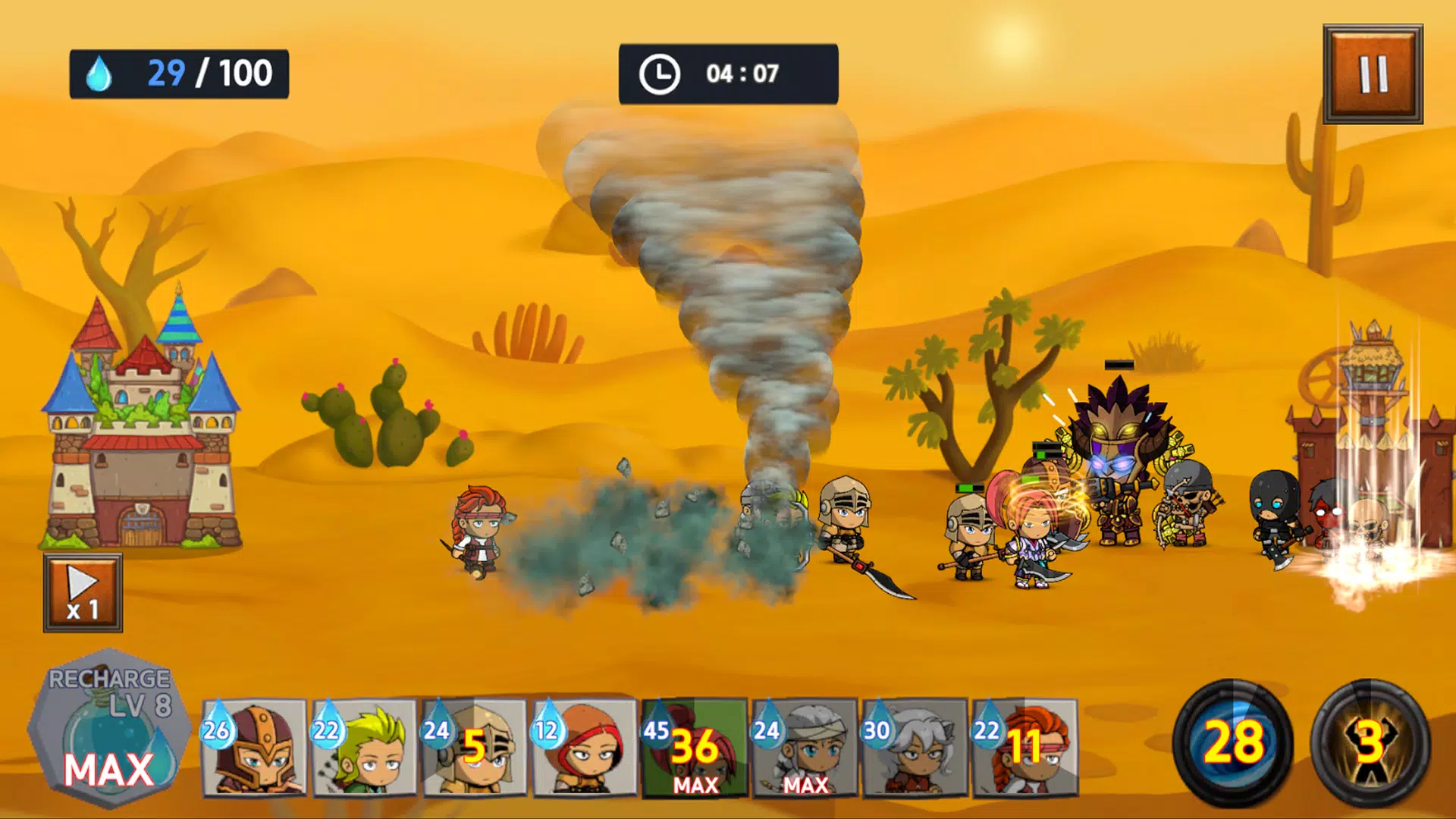Screen dimensions: 1456x819
Task: Tap the Recharge LV 8 mana upgrade
Action: pos(110,730)
